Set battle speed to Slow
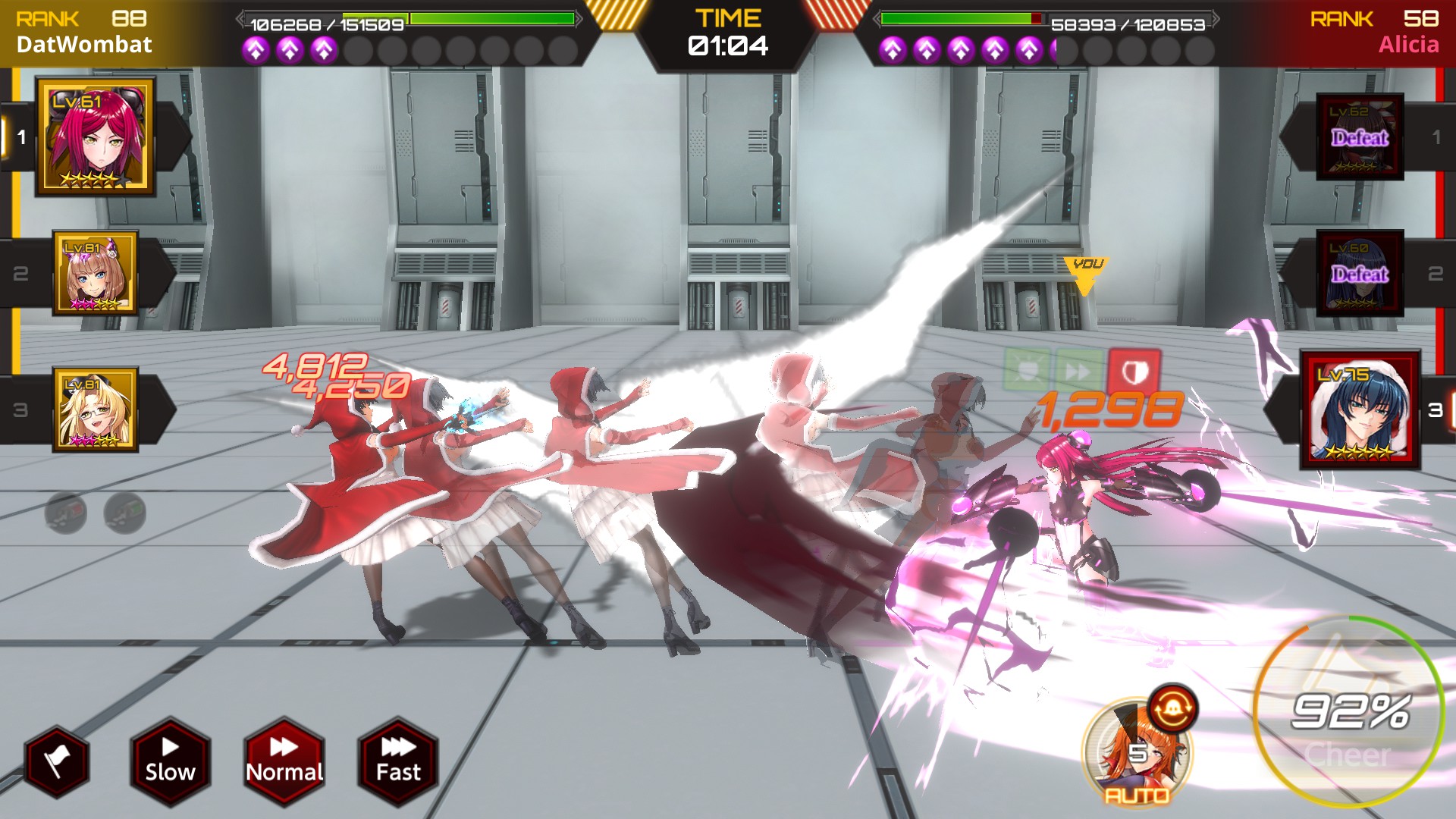 [170, 760]
